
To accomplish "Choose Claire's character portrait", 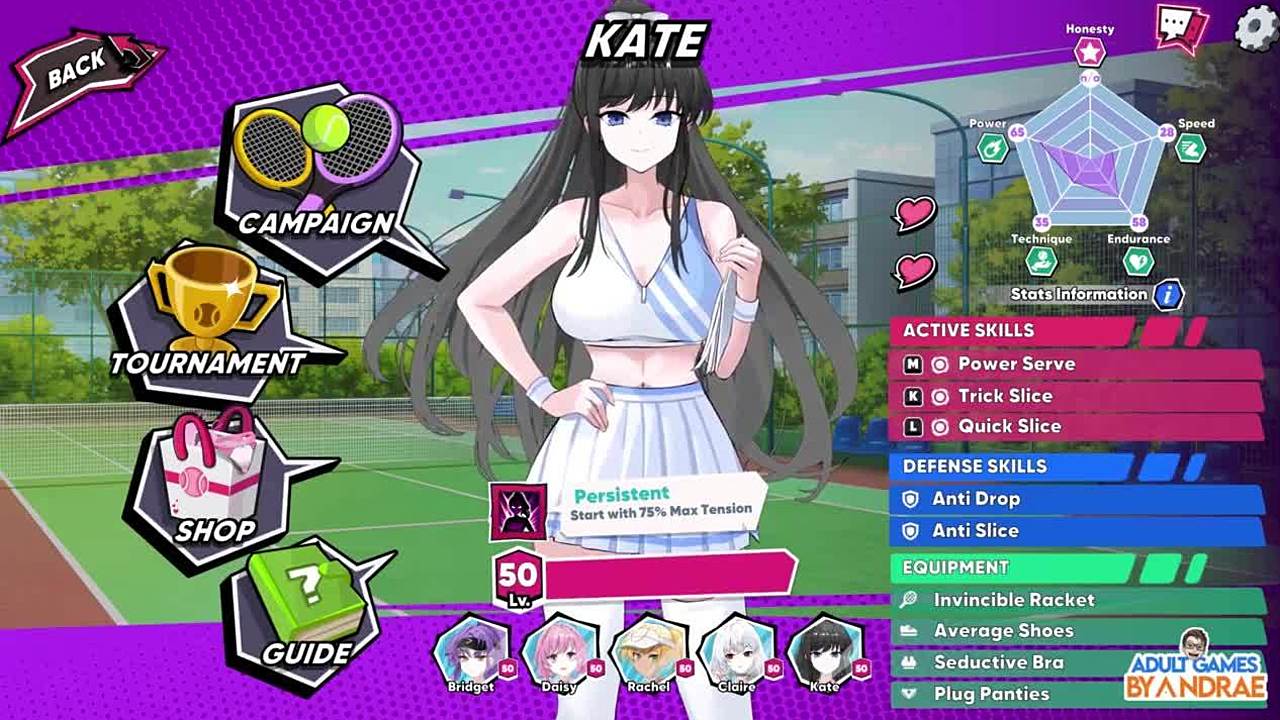I will pyautogui.click(x=737, y=651).
